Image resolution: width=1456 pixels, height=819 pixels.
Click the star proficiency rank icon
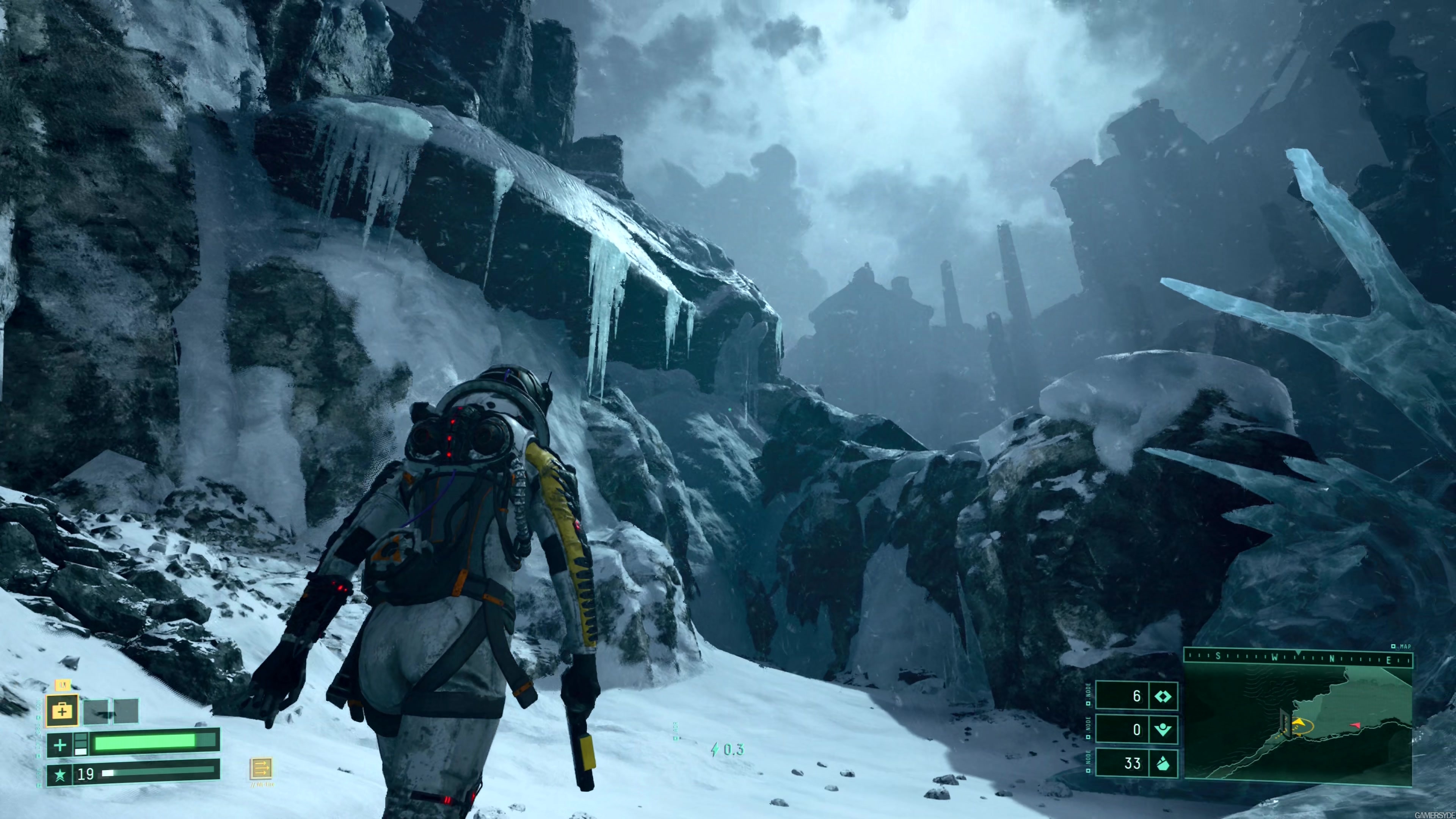pos(60,774)
